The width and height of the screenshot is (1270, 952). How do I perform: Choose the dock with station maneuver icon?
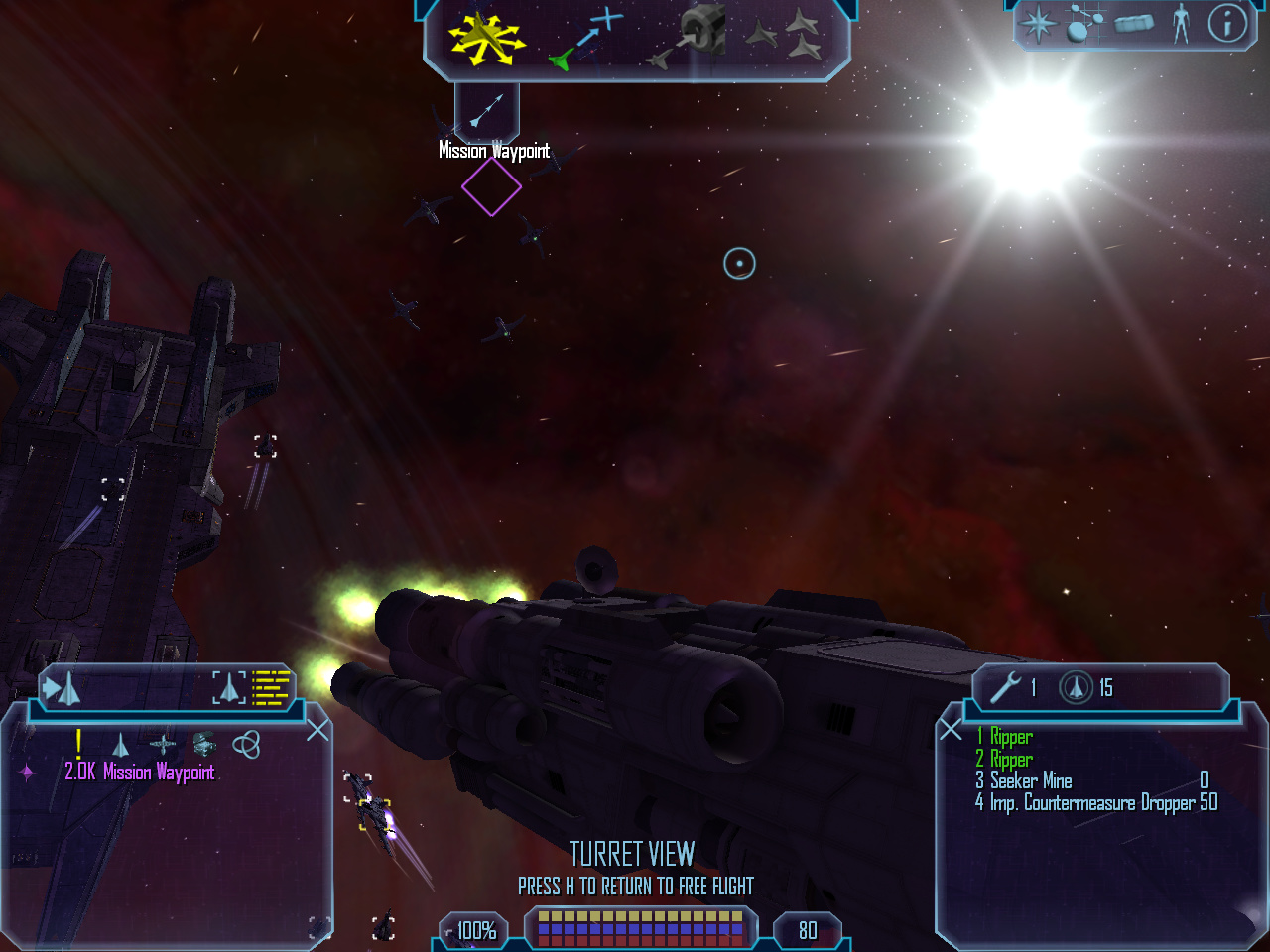tap(689, 38)
